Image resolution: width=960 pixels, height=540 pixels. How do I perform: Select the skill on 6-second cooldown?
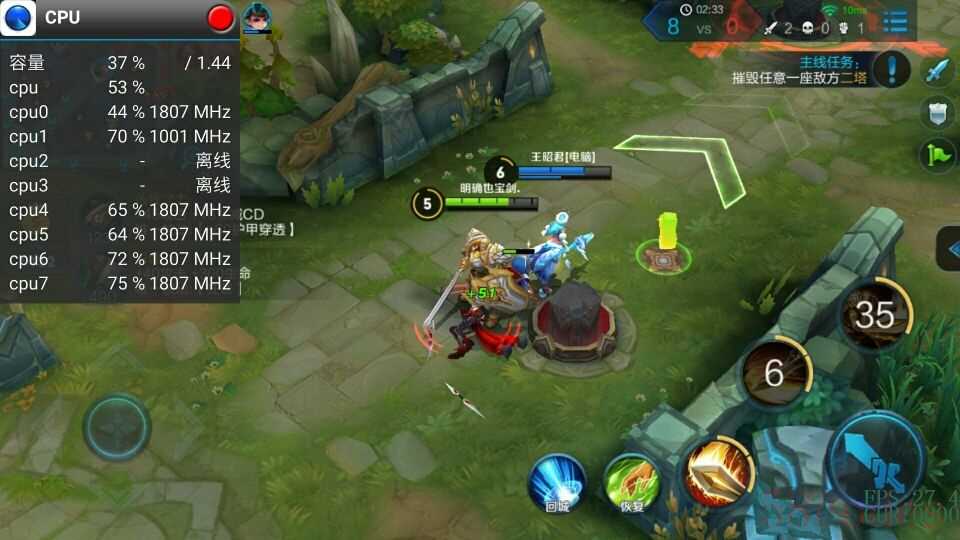click(774, 373)
